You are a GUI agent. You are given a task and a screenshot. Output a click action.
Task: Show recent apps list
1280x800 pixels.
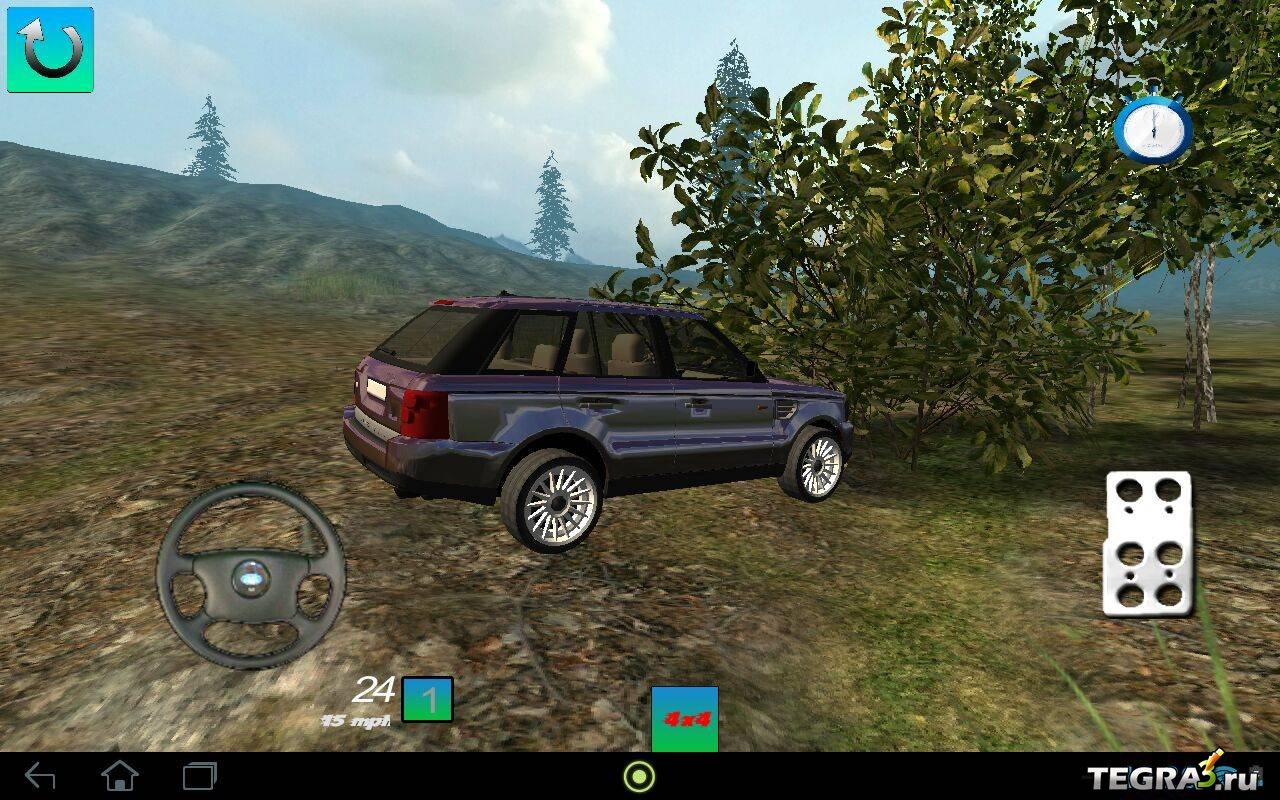(x=200, y=776)
